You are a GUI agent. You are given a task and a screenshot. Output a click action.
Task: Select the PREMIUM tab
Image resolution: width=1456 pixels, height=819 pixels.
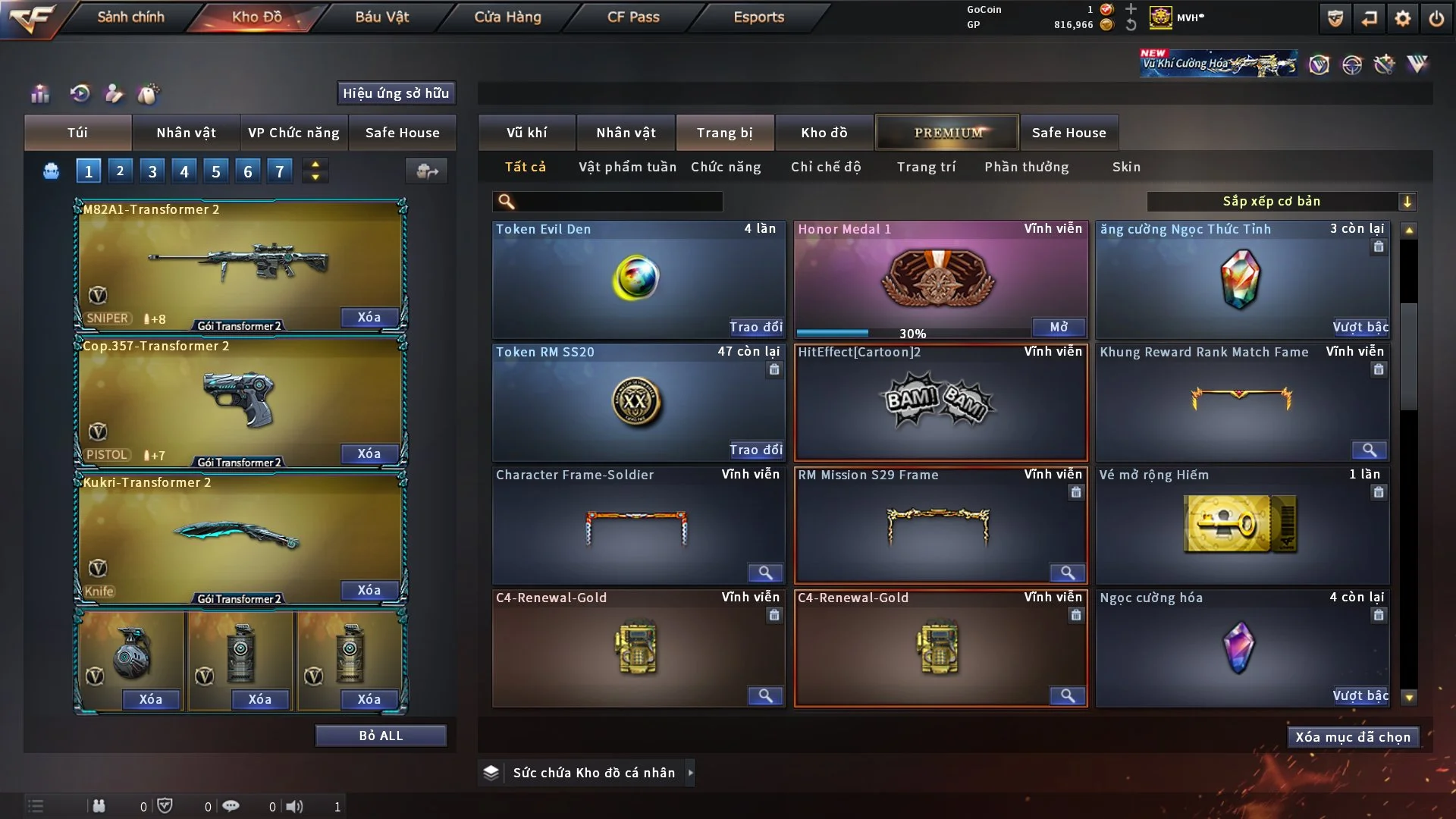[947, 133]
